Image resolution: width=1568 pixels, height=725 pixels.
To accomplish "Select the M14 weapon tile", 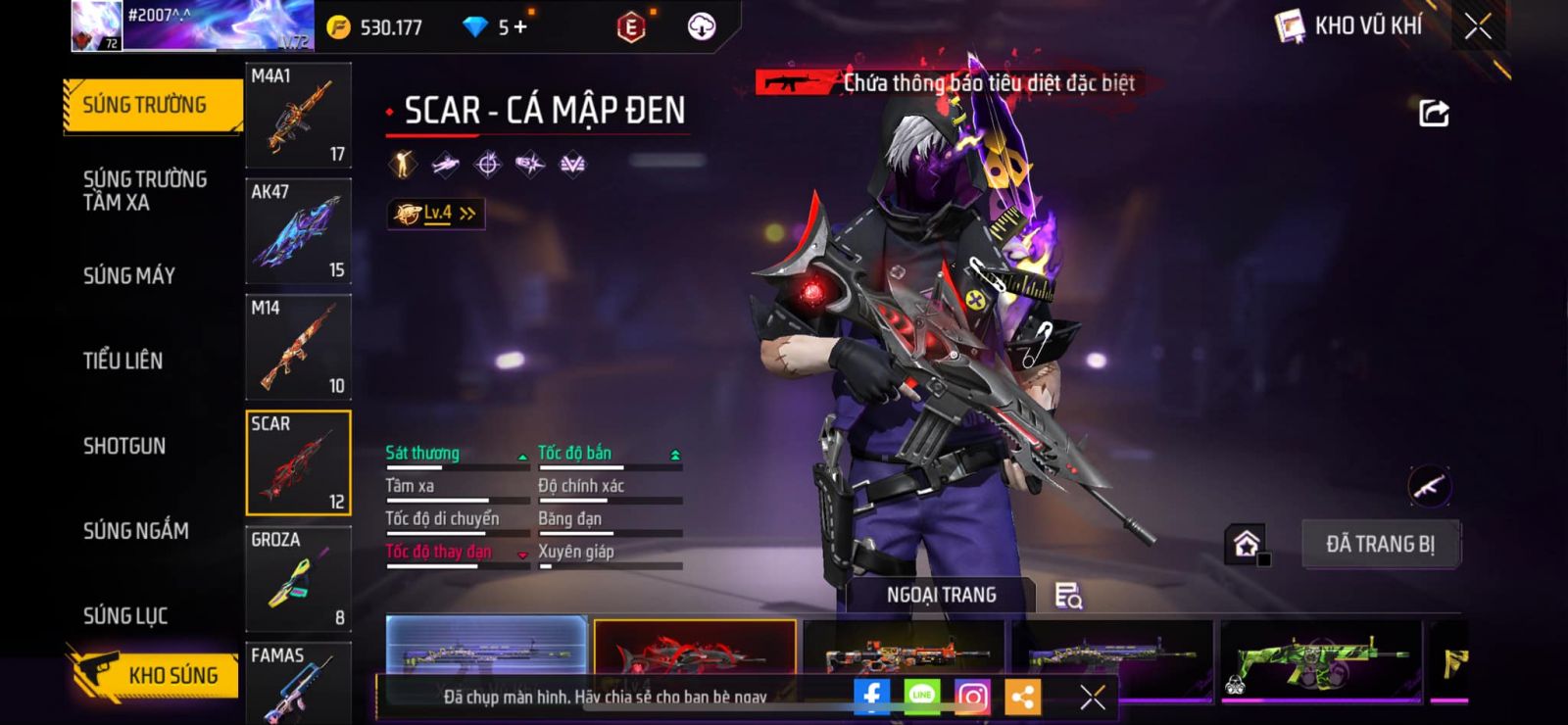I will click(298, 347).
